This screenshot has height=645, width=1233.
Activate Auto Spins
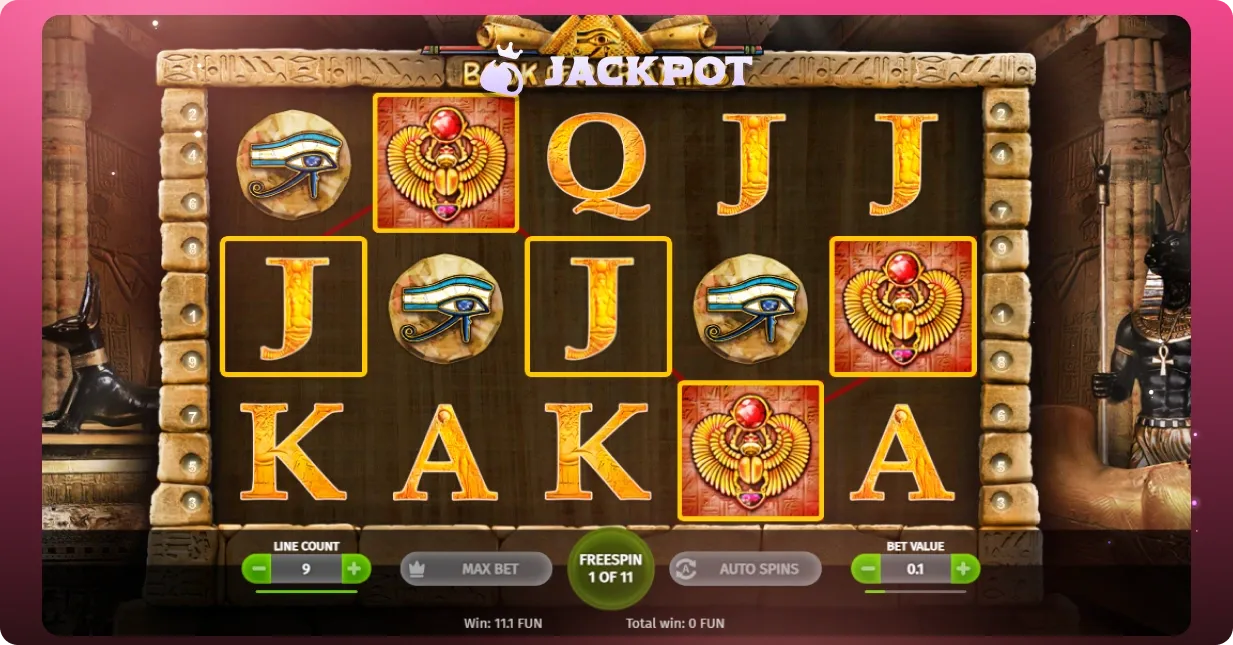point(745,569)
